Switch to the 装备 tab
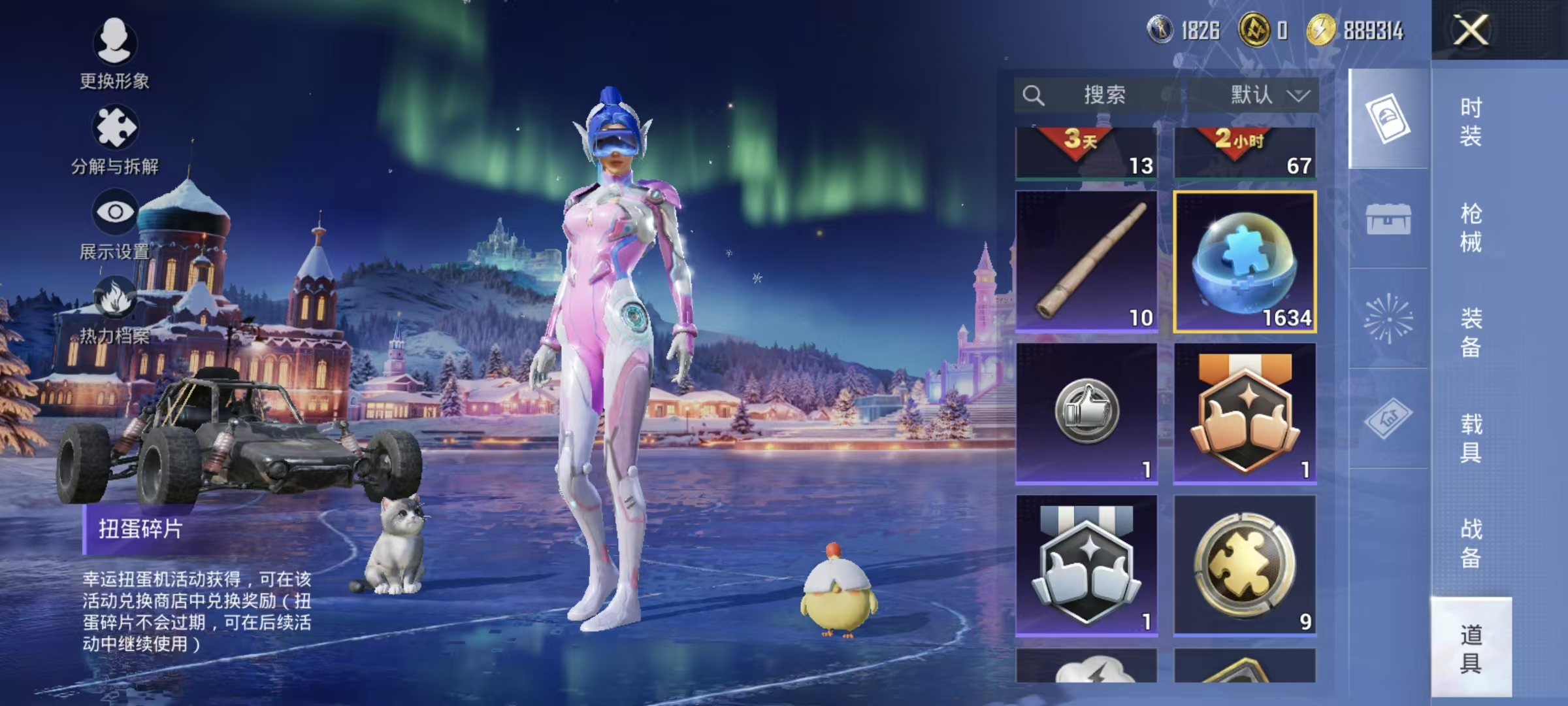Viewport: 1568px width, 706px height. [1471, 333]
